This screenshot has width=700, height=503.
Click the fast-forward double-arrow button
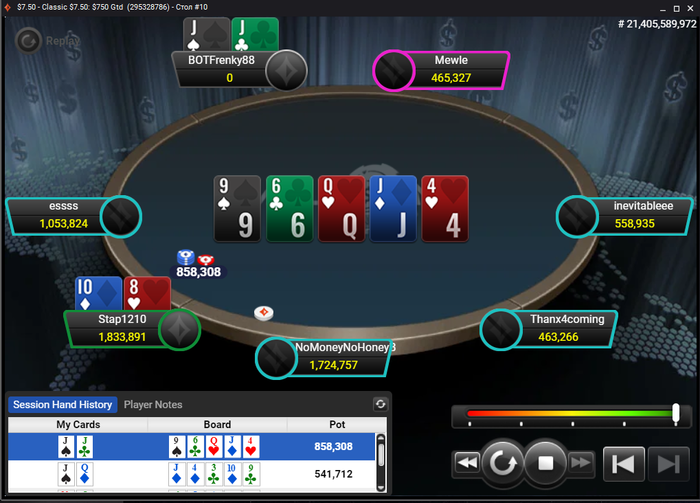click(x=581, y=463)
